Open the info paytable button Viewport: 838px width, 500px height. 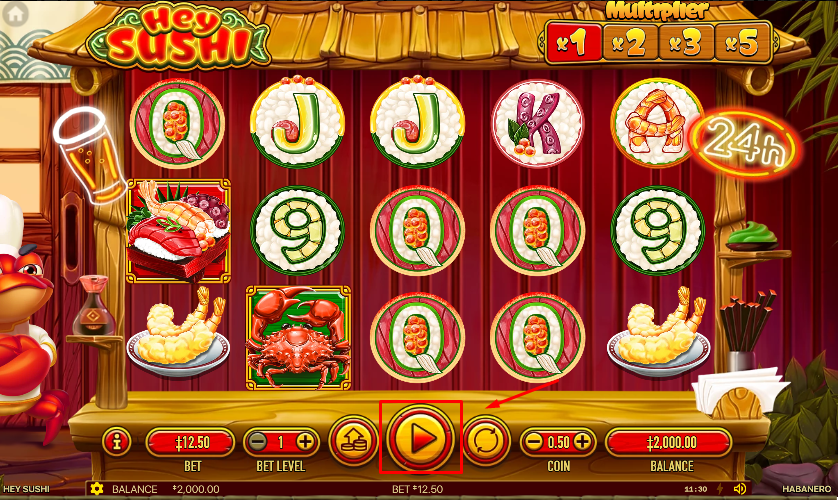coord(117,440)
